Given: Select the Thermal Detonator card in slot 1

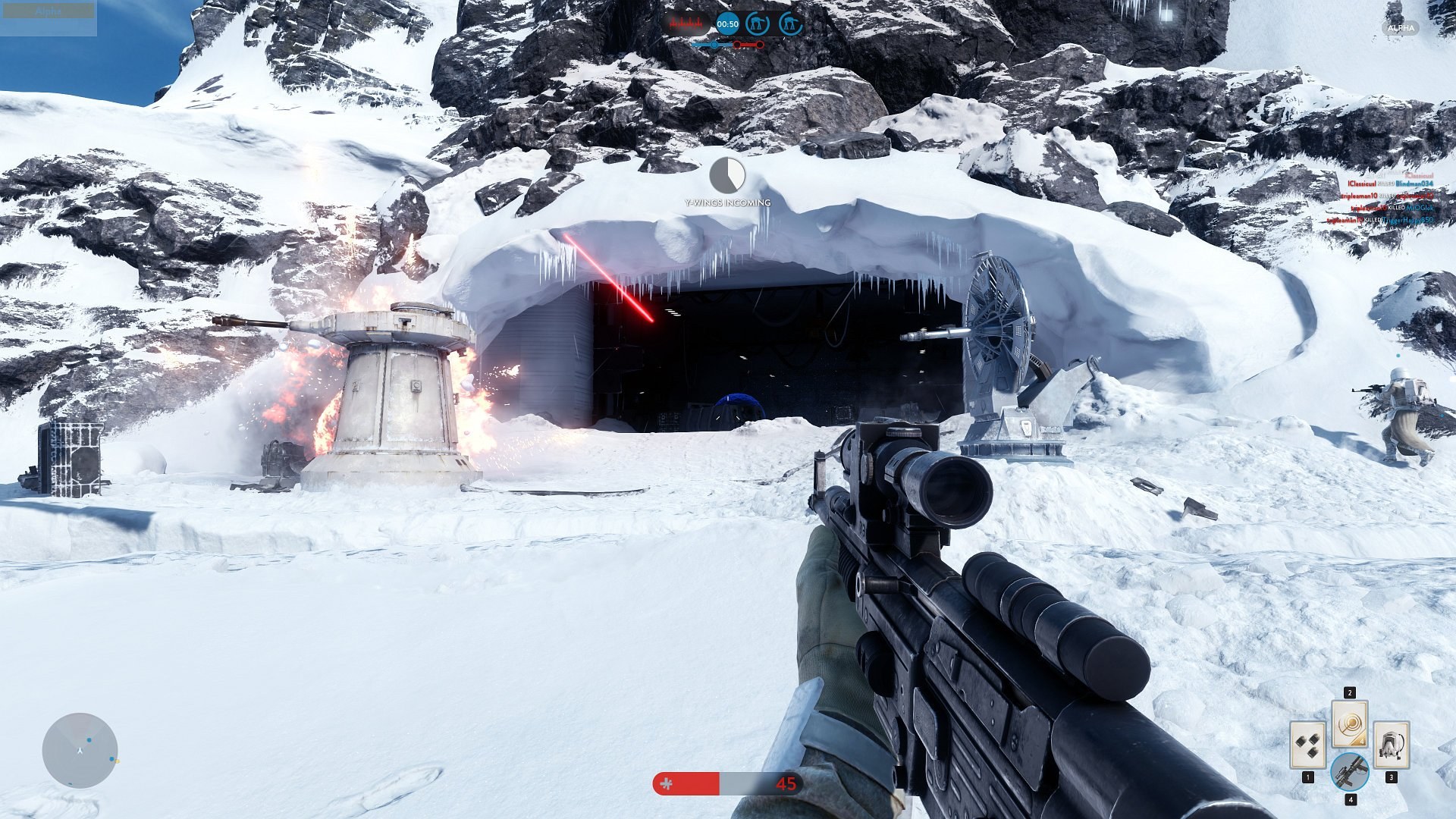Looking at the screenshot, I should pyautogui.click(x=1308, y=744).
